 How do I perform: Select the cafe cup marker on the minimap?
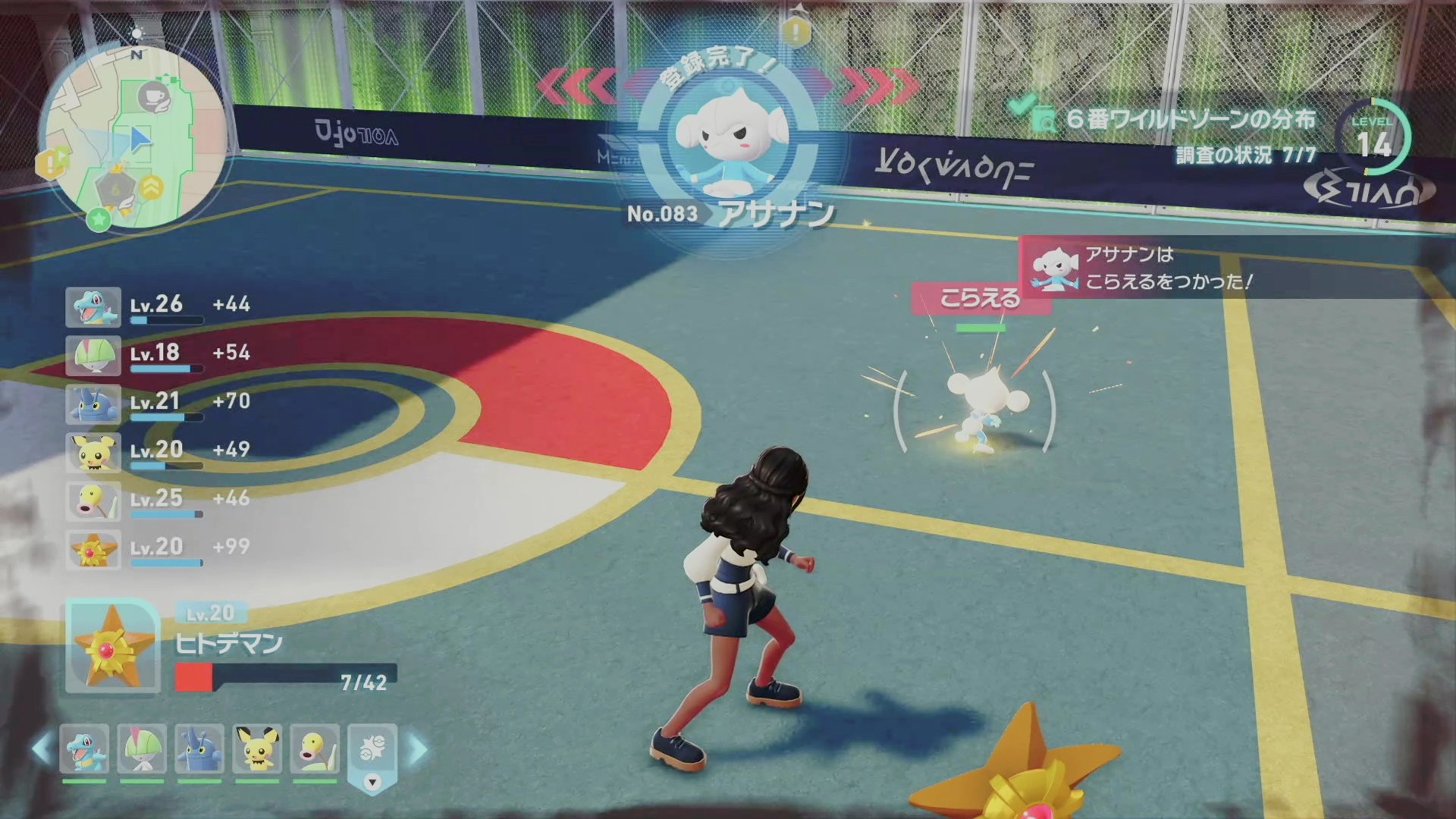(x=155, y=97)
